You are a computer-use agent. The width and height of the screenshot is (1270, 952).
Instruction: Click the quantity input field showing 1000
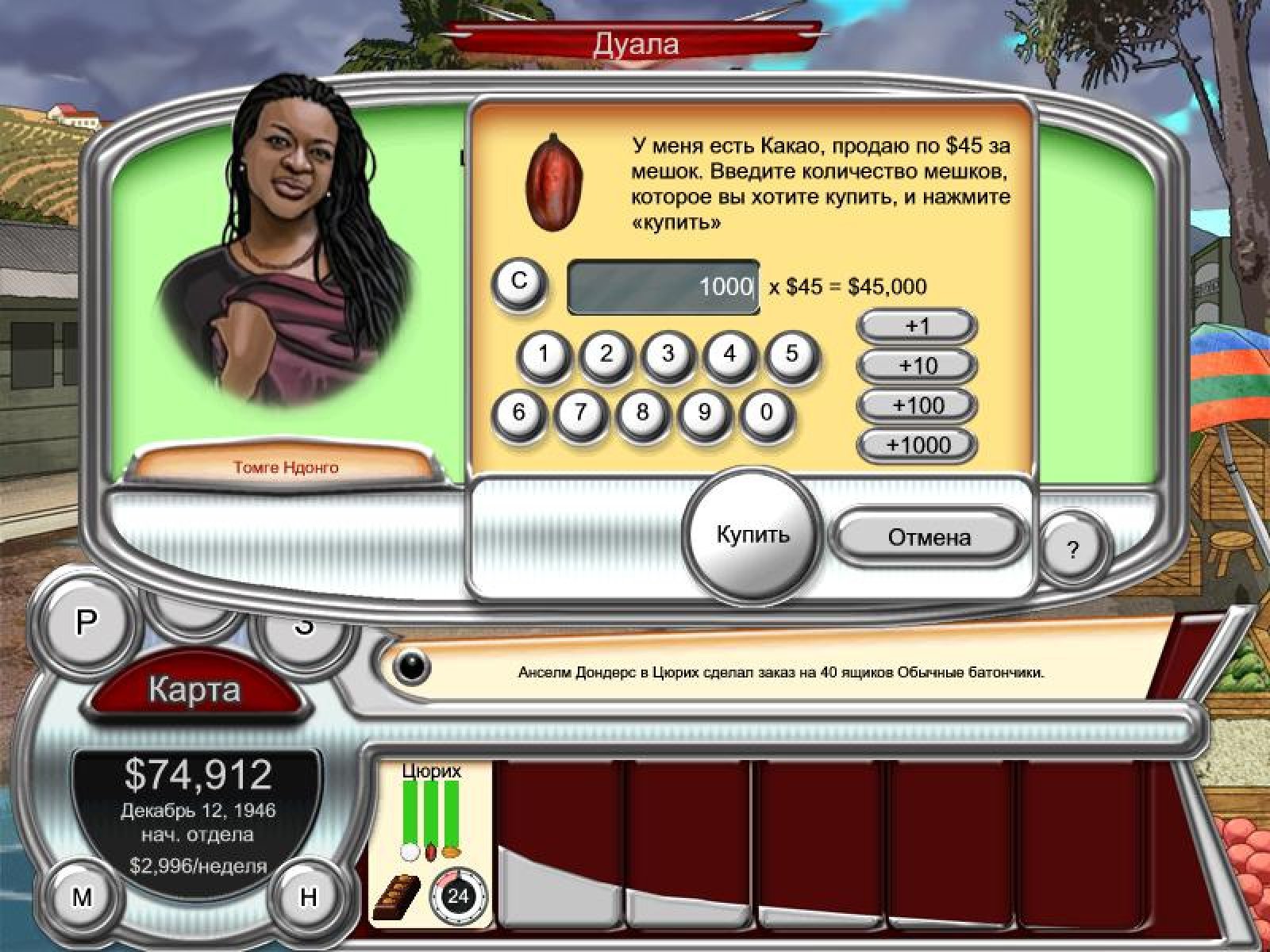[x=664, y=286]
